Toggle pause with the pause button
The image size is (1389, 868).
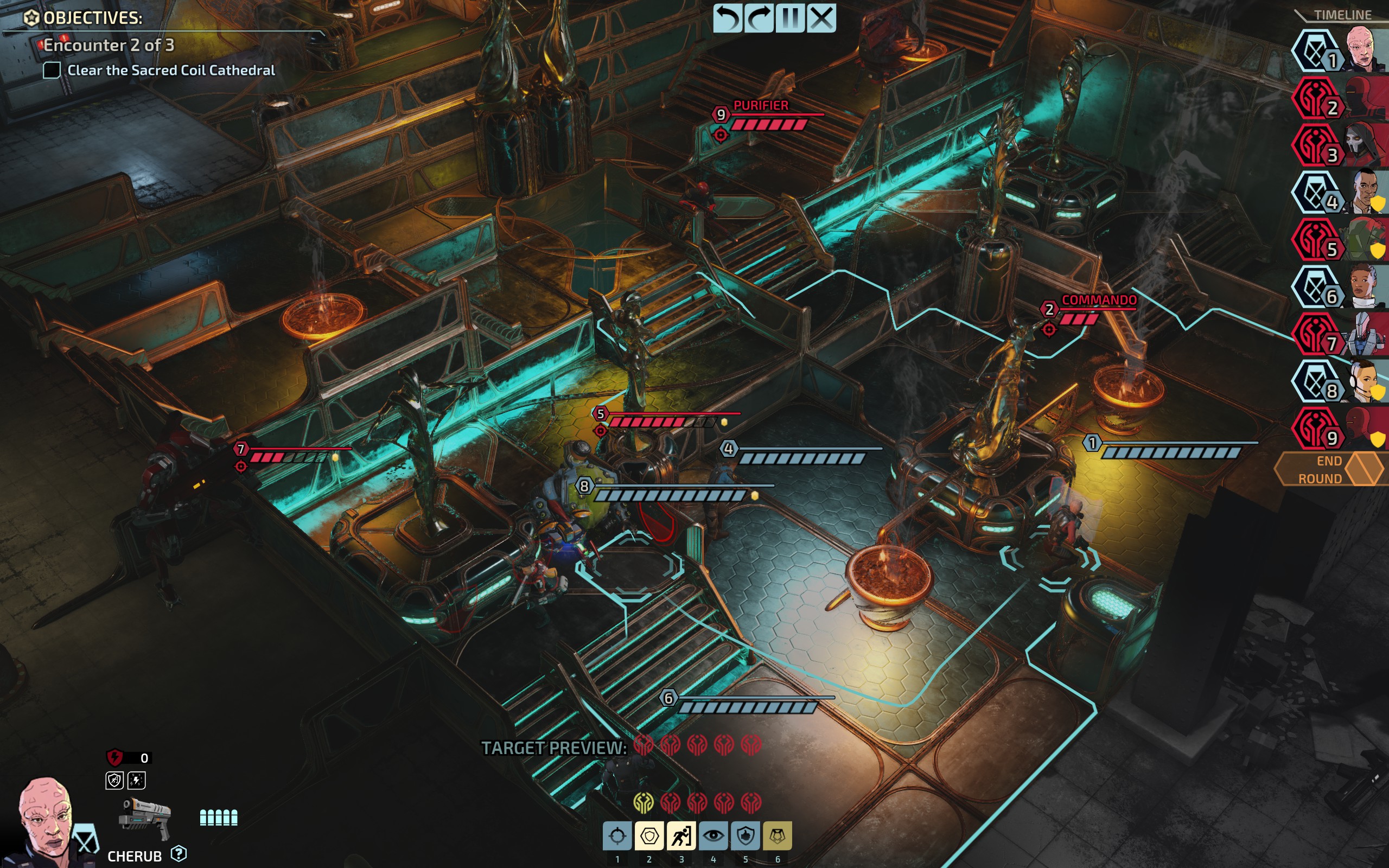tap(791, 19)
